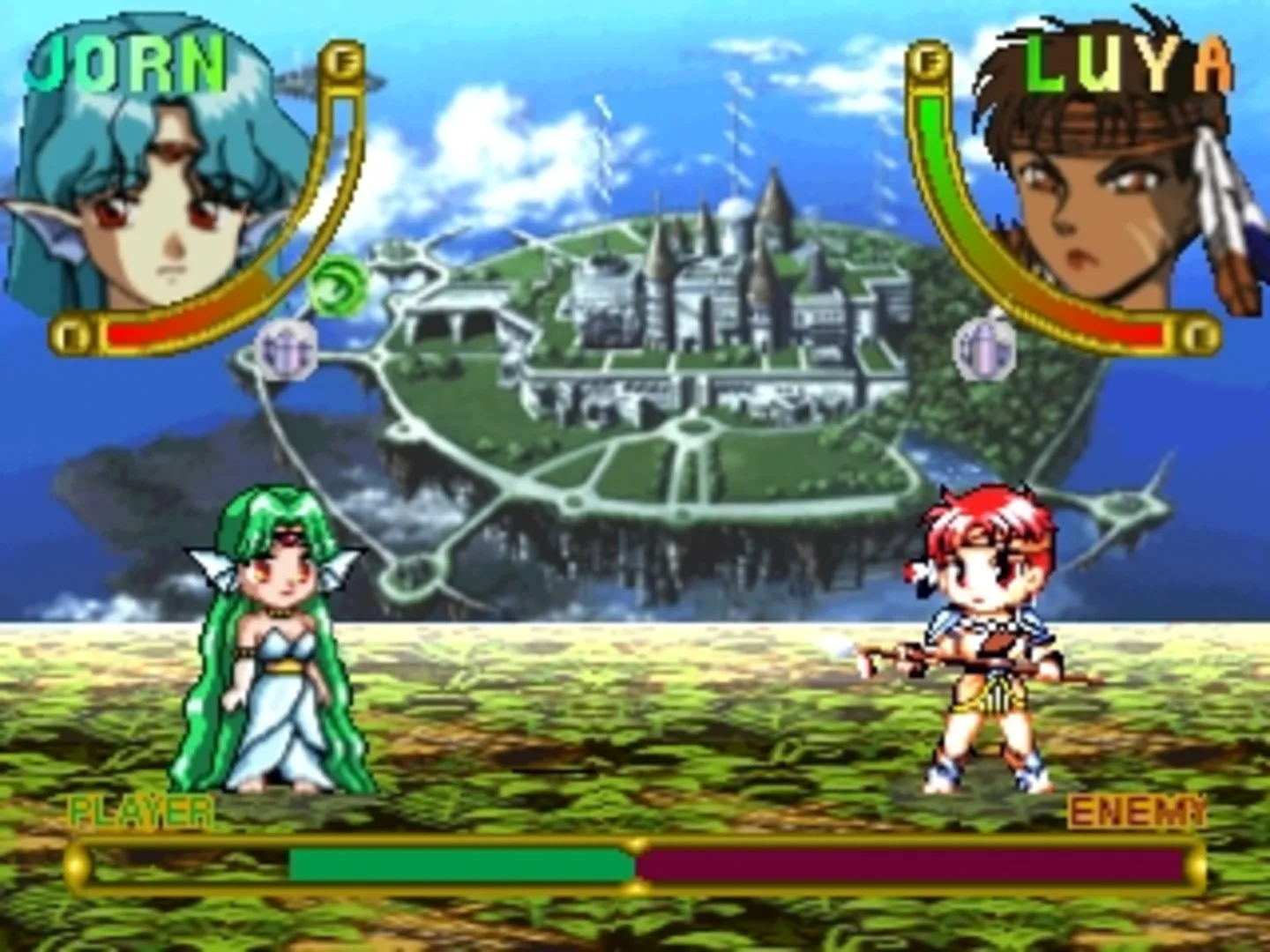This screenshot has width=1270, height=952.
Task: Select the F emblem below Jorn's health bar
Action: [x=71, y=333]
